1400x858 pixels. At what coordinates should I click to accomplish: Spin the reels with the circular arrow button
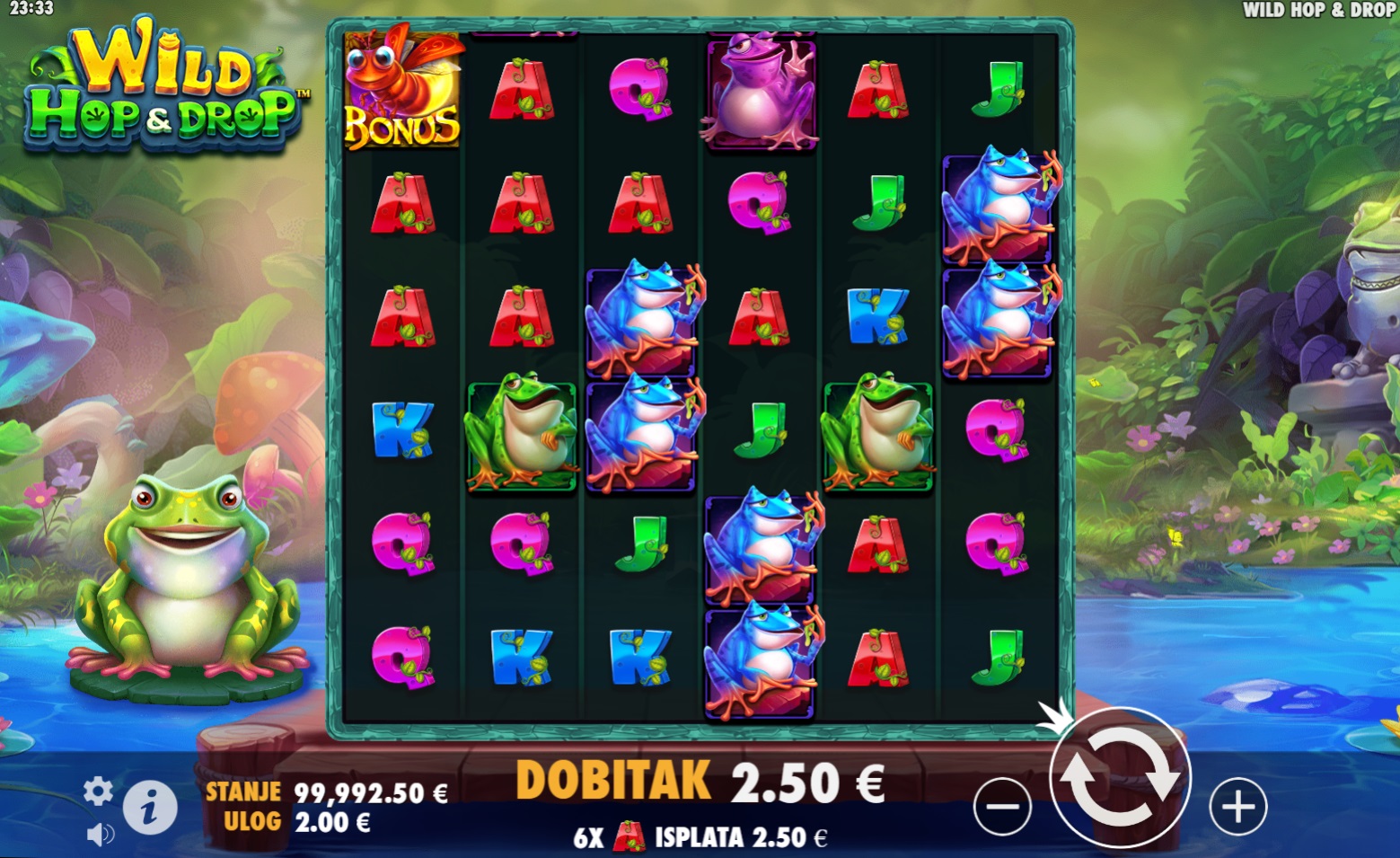(x=1119, y=778)
